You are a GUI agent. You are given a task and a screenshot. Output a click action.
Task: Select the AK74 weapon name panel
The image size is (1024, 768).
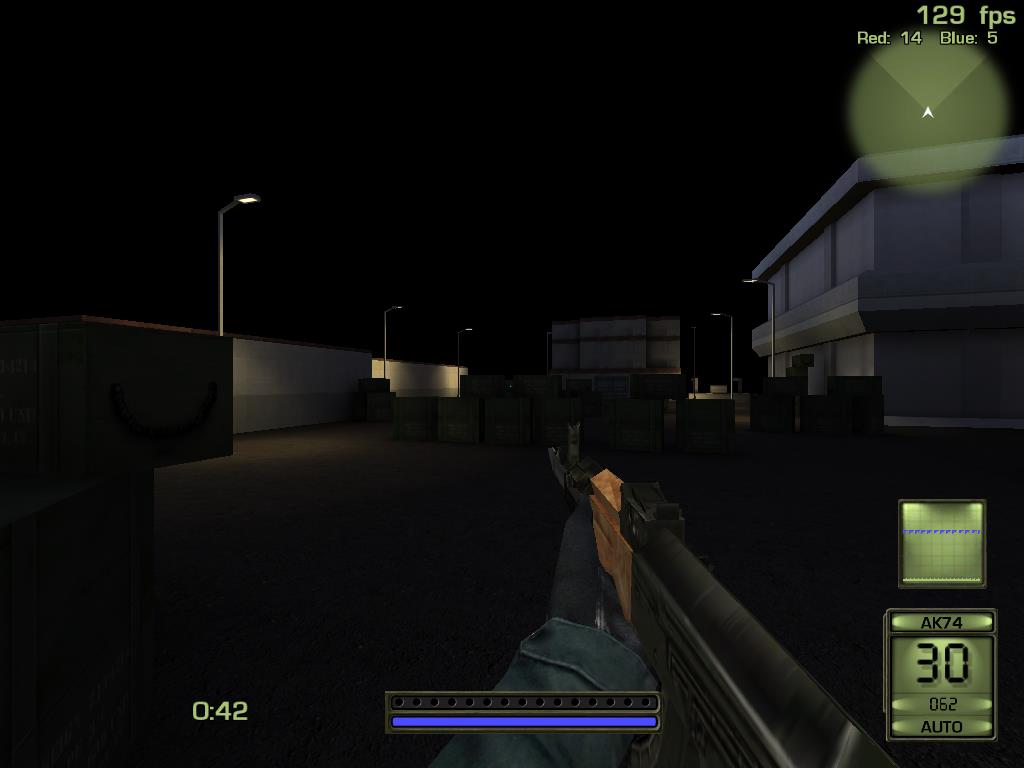(x=941, y=622)
